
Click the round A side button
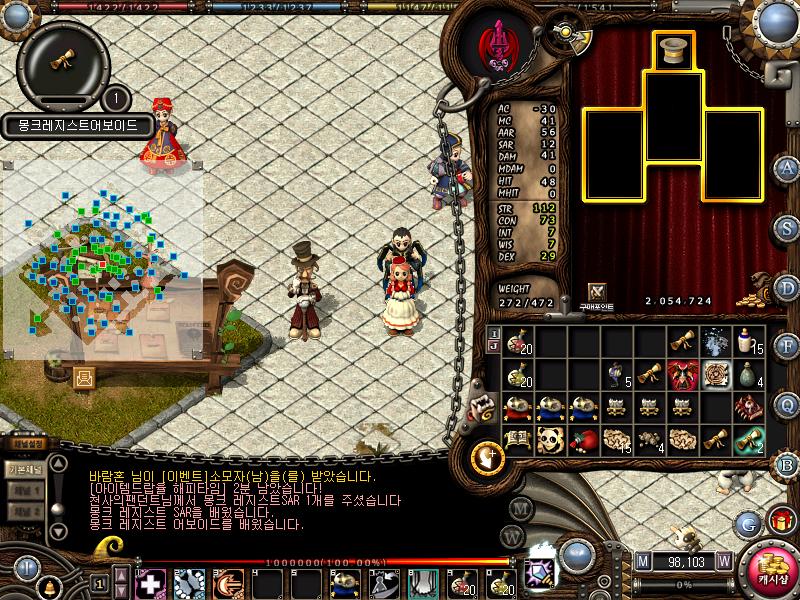pyautogui.click(x=787, y=167)
